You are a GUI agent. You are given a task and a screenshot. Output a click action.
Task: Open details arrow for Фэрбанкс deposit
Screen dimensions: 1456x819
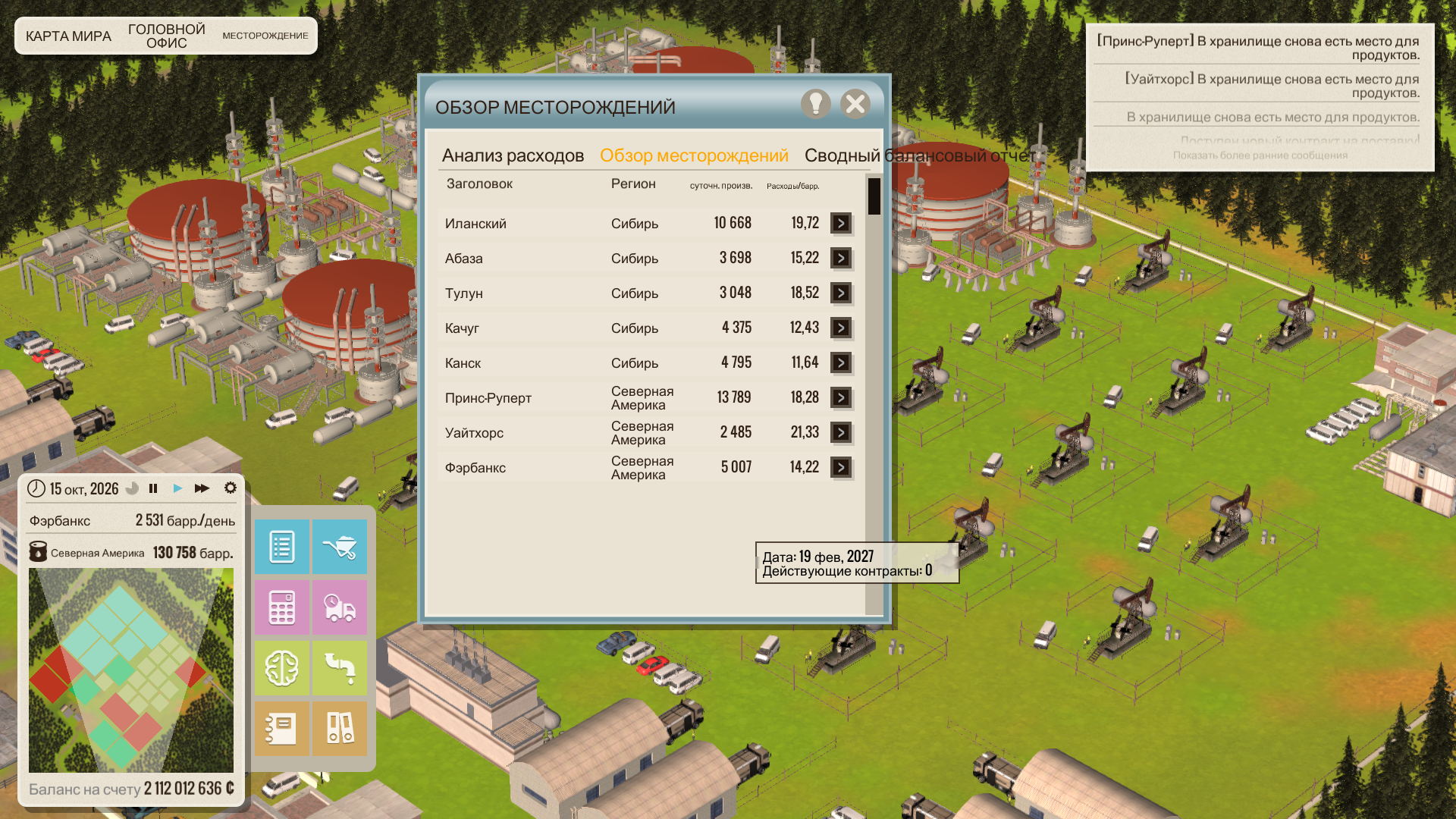coord(840,467)
